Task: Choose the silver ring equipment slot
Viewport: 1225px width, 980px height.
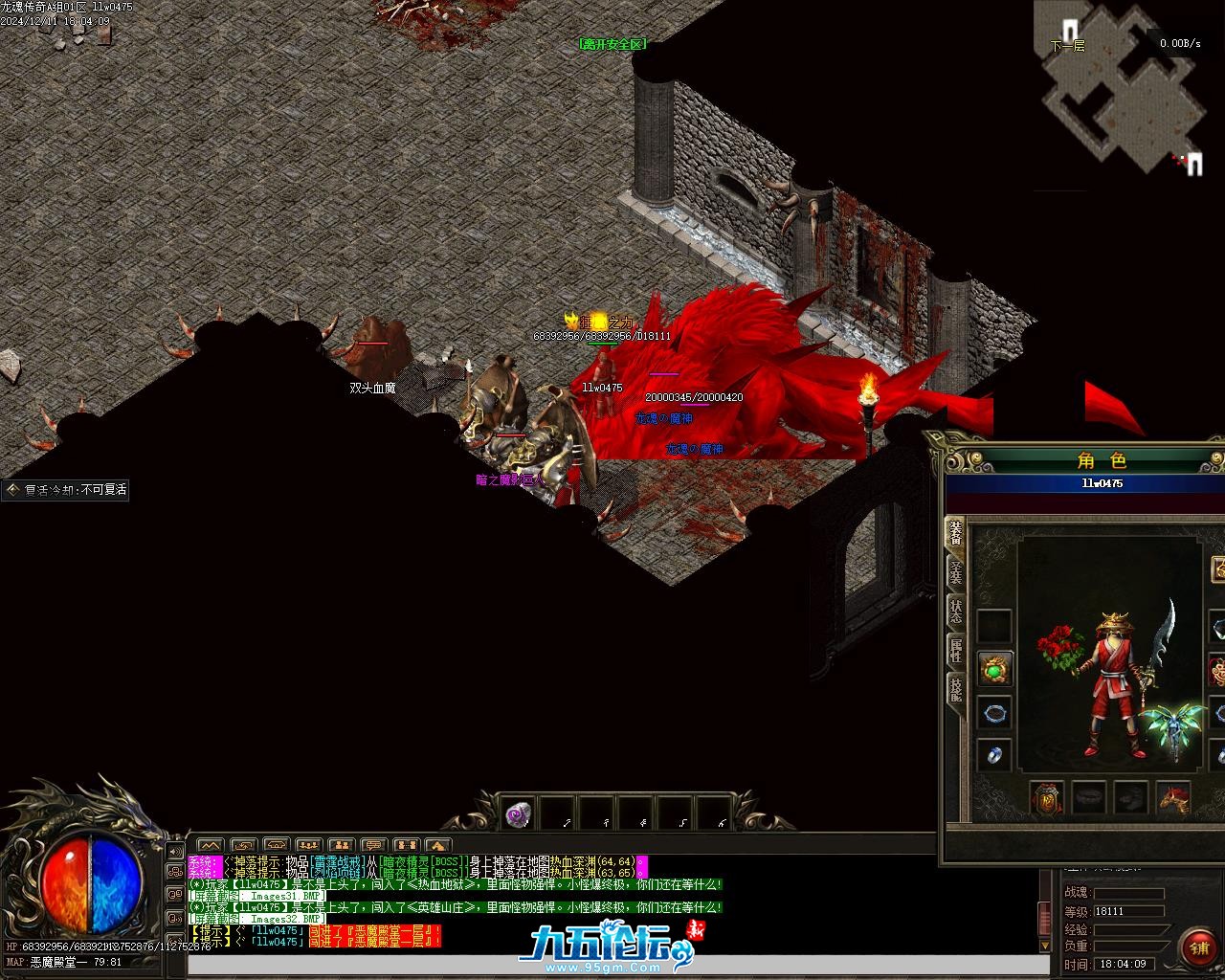Action: tap(995, 755)
